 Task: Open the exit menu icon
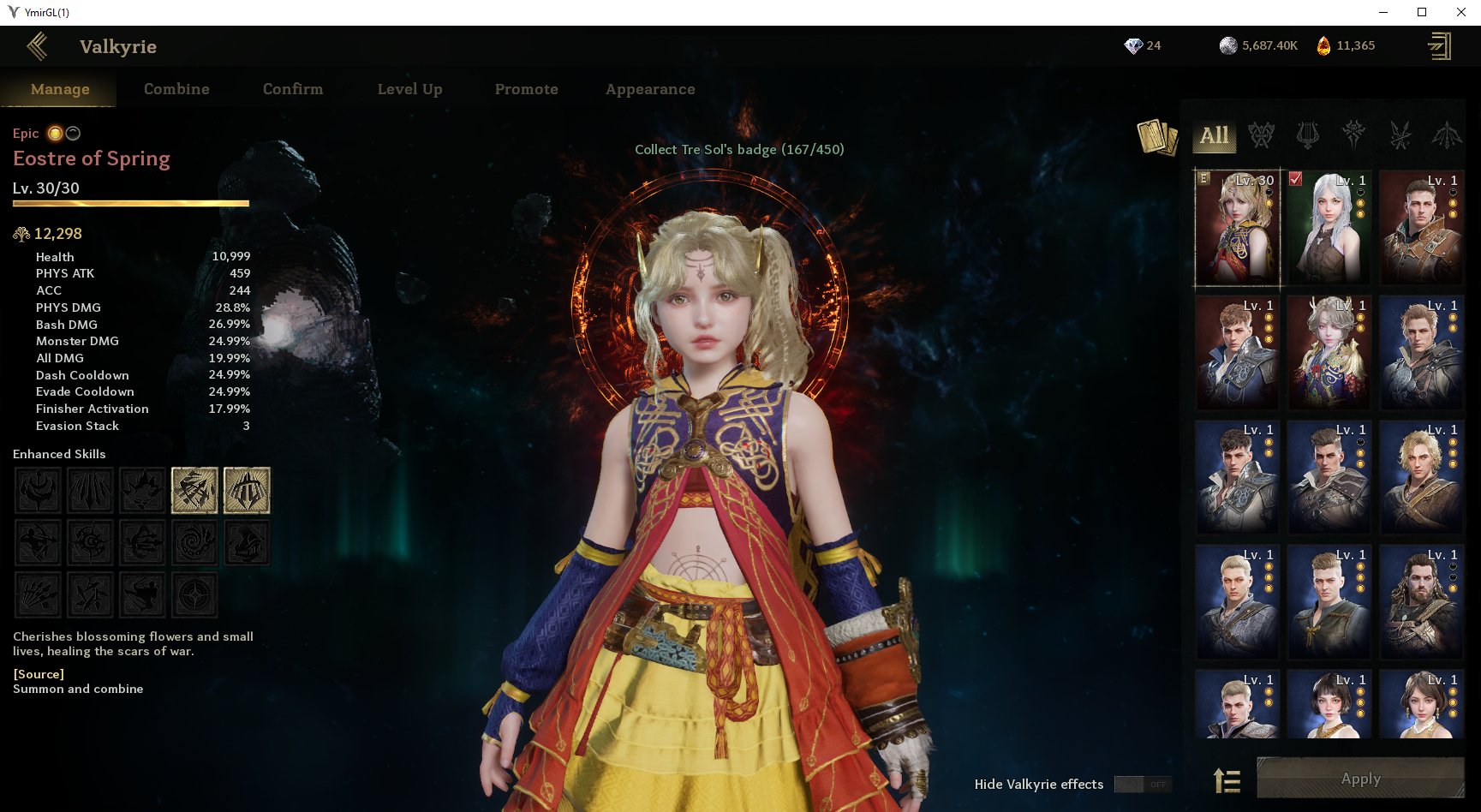pyautogui.click(x=1439, y=46)
